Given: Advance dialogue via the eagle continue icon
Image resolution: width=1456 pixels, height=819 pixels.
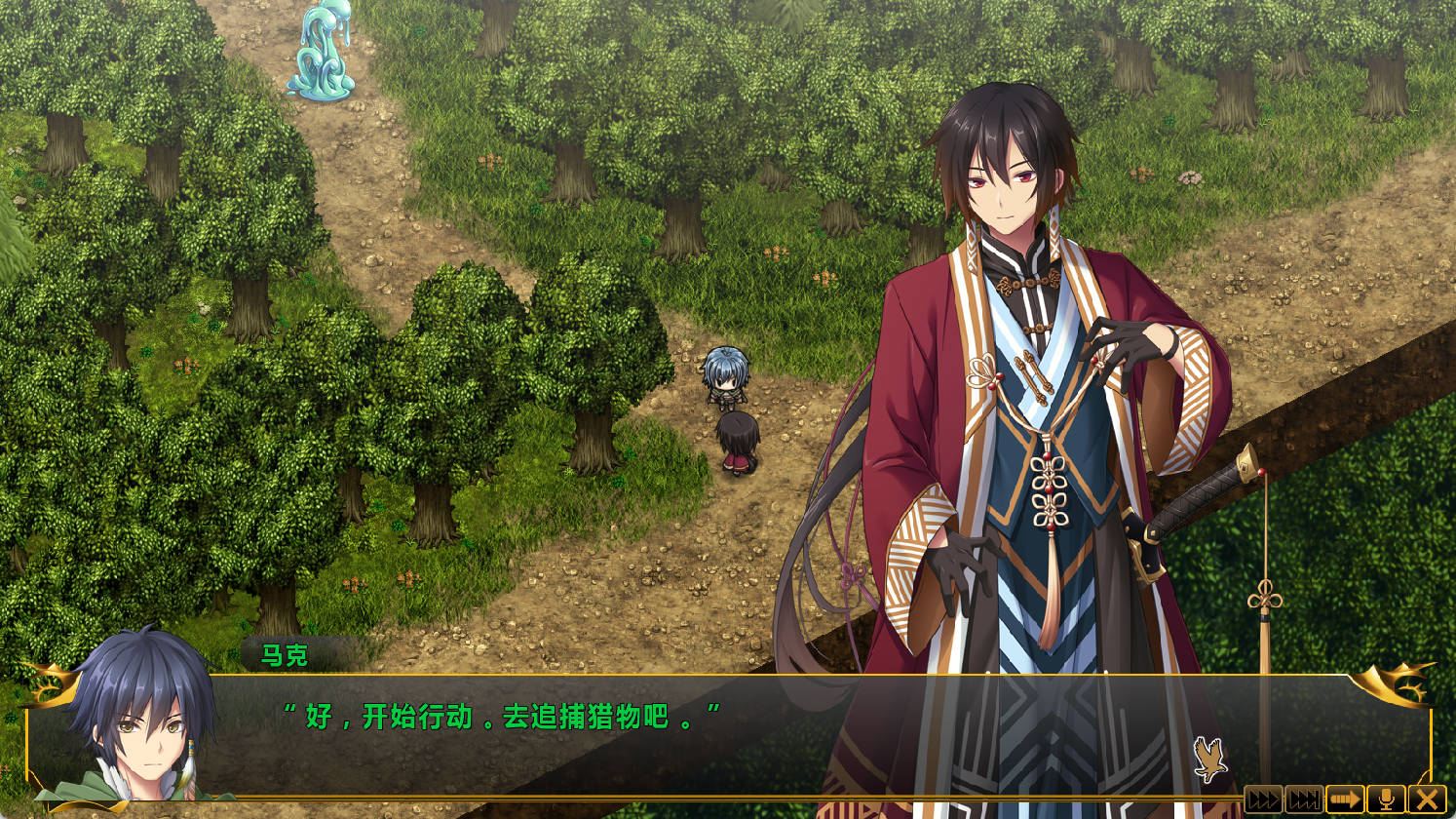Looking at the screenshot, I should (1209, 760).
